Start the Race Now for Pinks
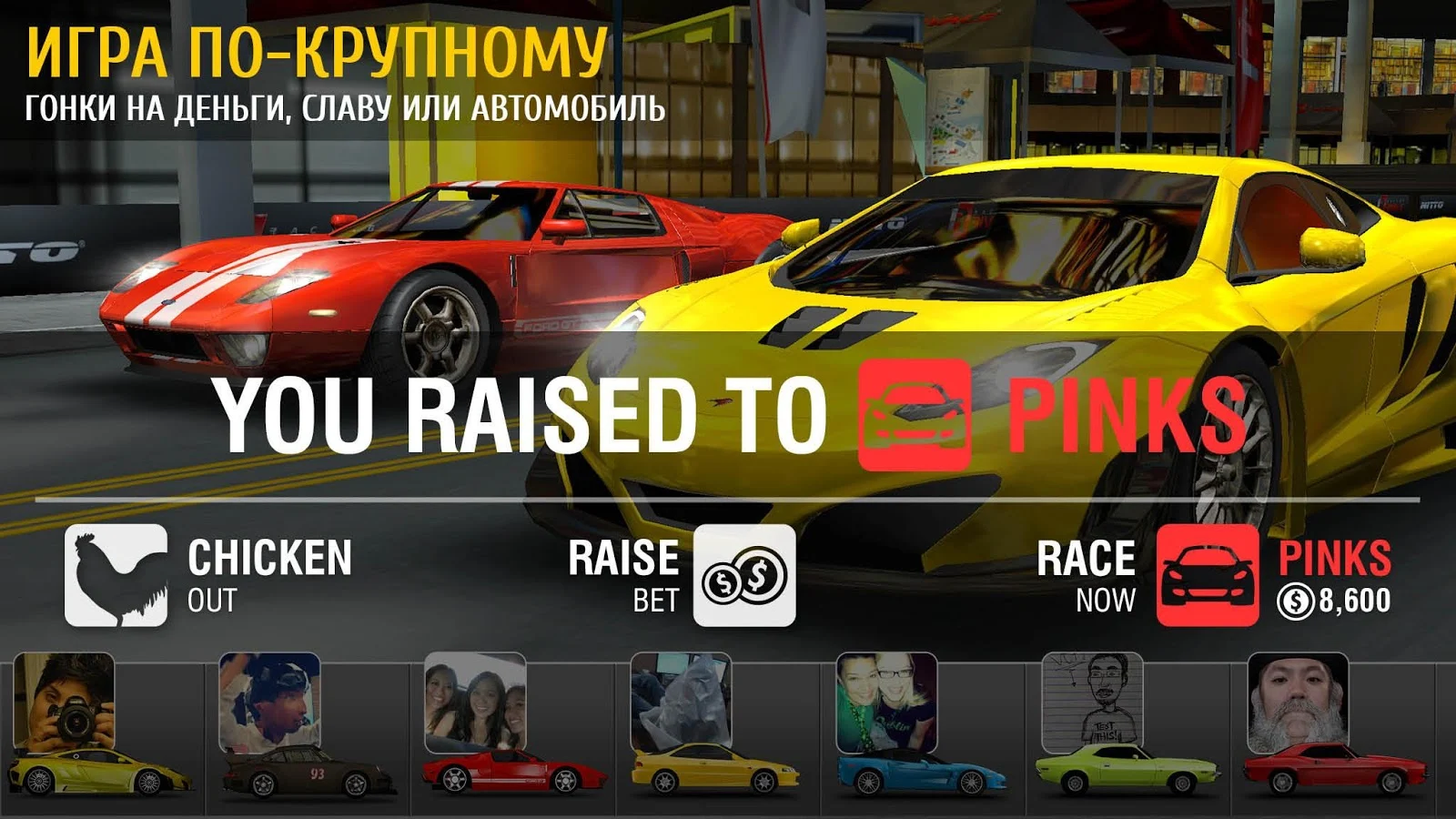Screen dimensions: 1456x819 tap(1207, 575)
